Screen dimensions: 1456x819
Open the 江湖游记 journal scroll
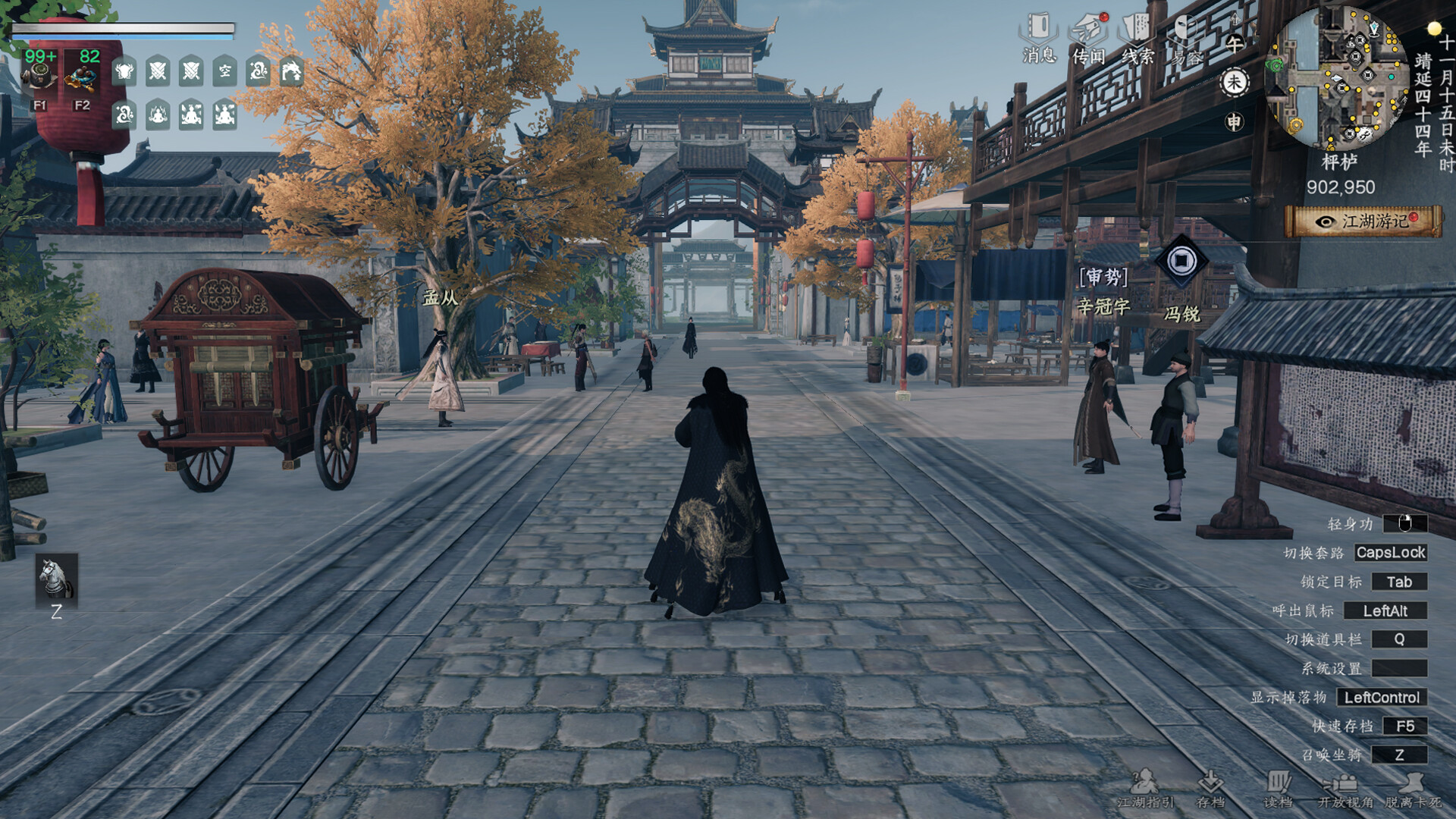pyautogui.click(x=1364, y=221)
